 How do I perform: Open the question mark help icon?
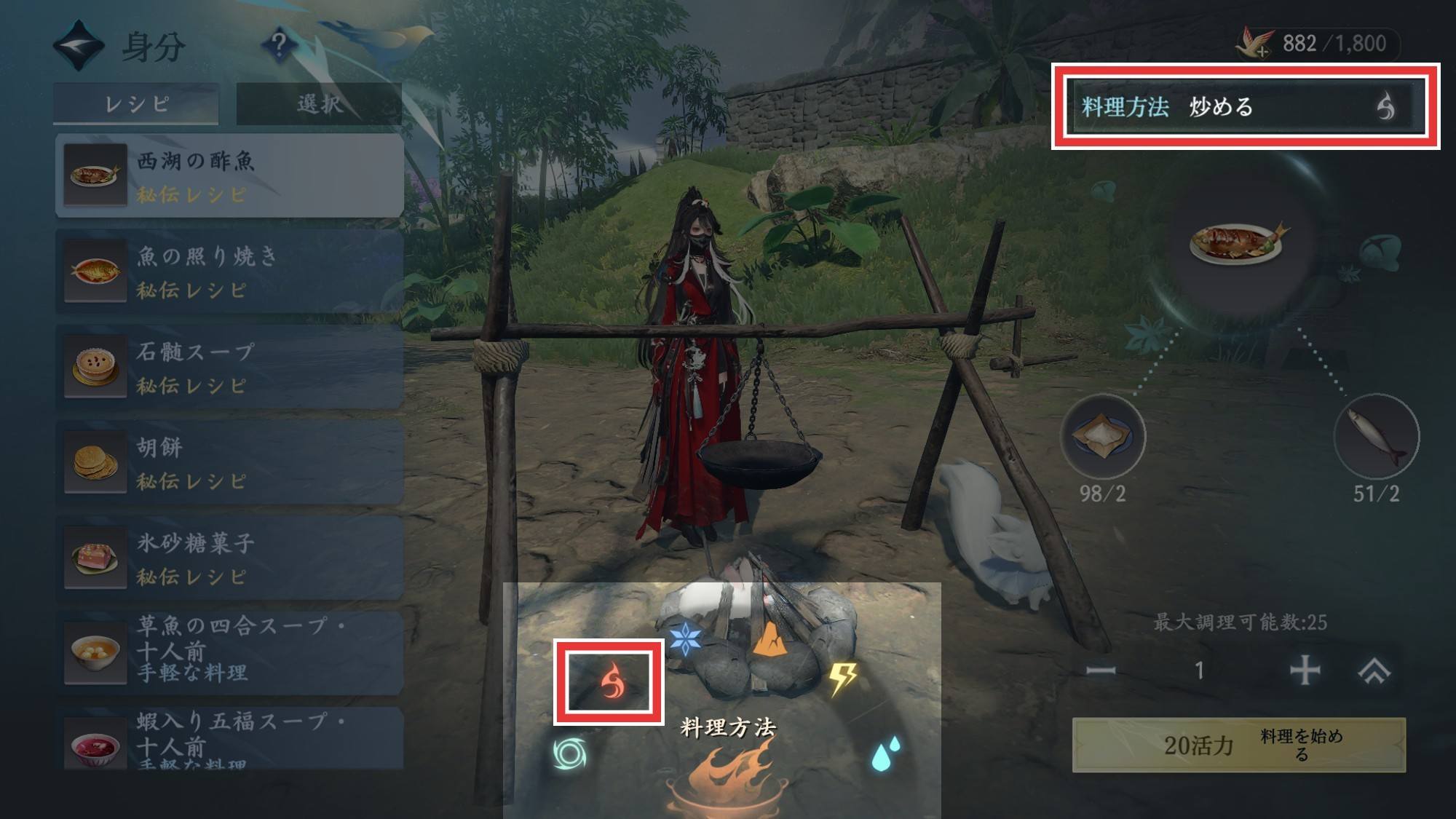tap(278, 45)
